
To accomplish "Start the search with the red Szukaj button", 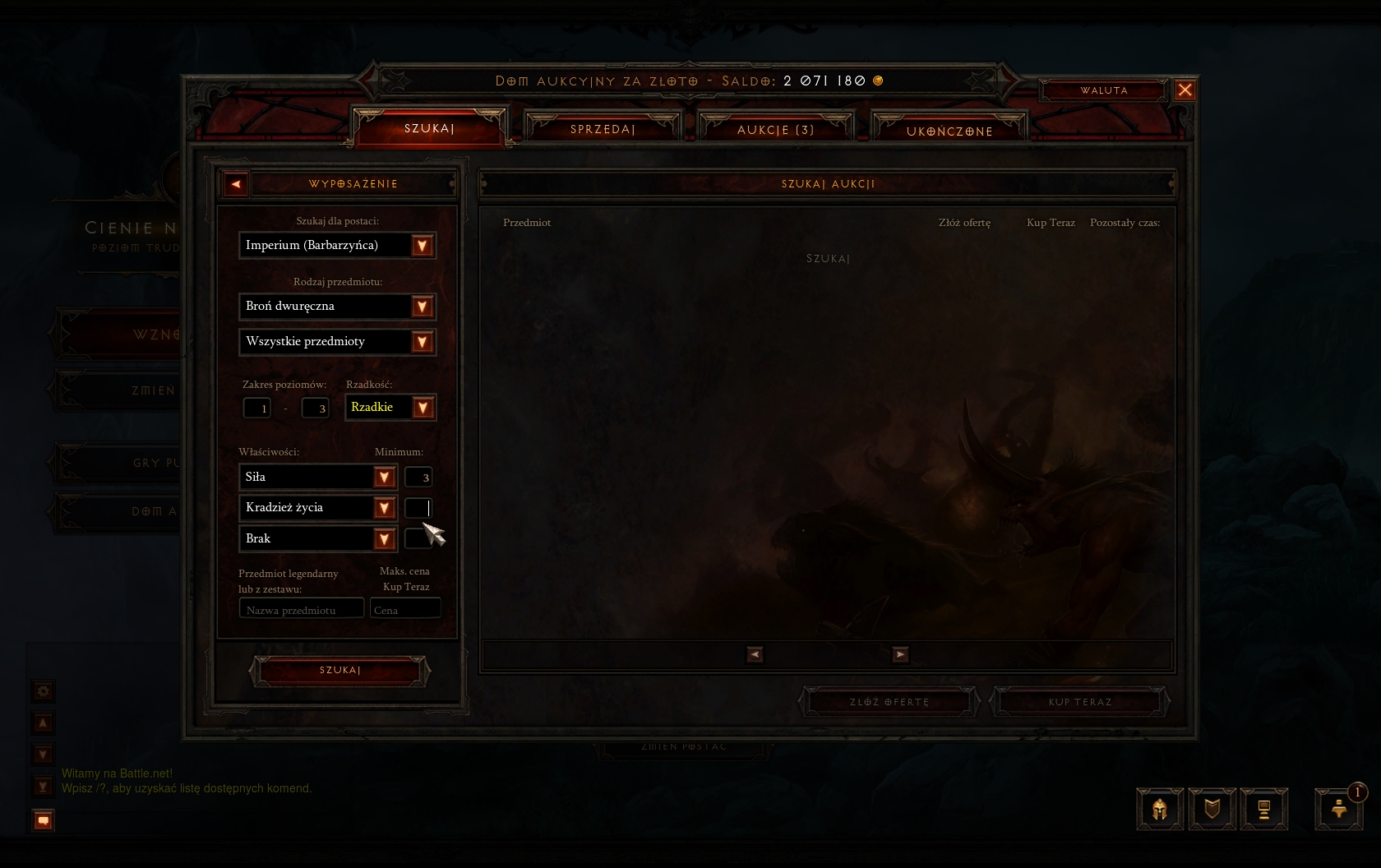I will (x=339, y=671).
